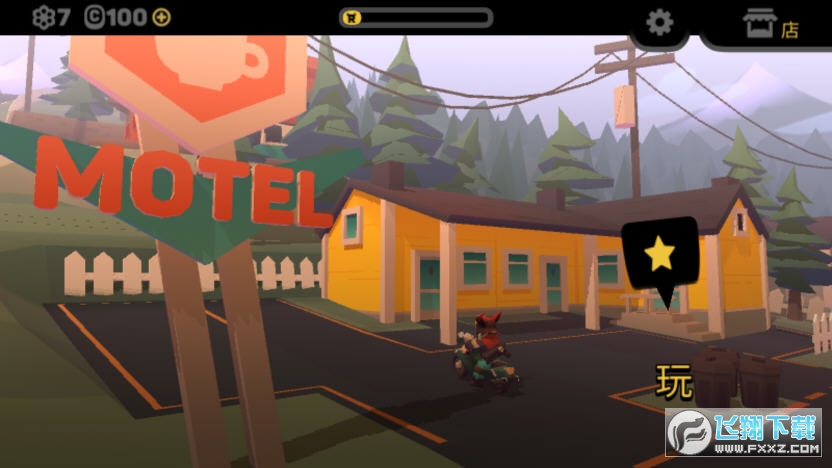832x468 pixels.
Task: Start playing with the 玩 button
Action: (675, 382)
